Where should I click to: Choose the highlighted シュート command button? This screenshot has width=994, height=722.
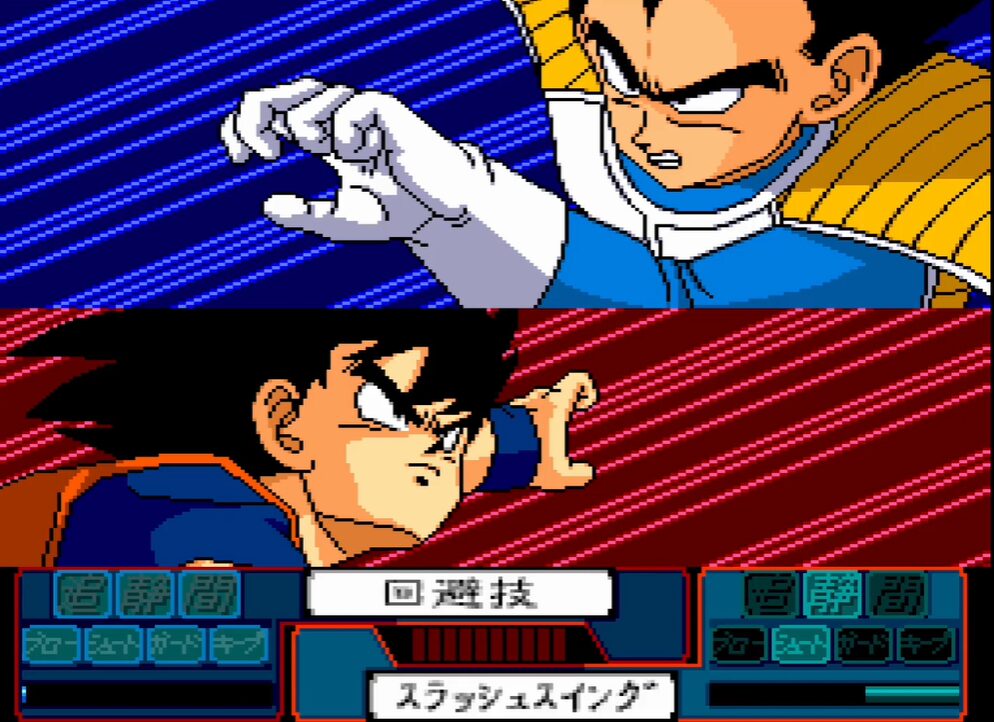[803, 644]
